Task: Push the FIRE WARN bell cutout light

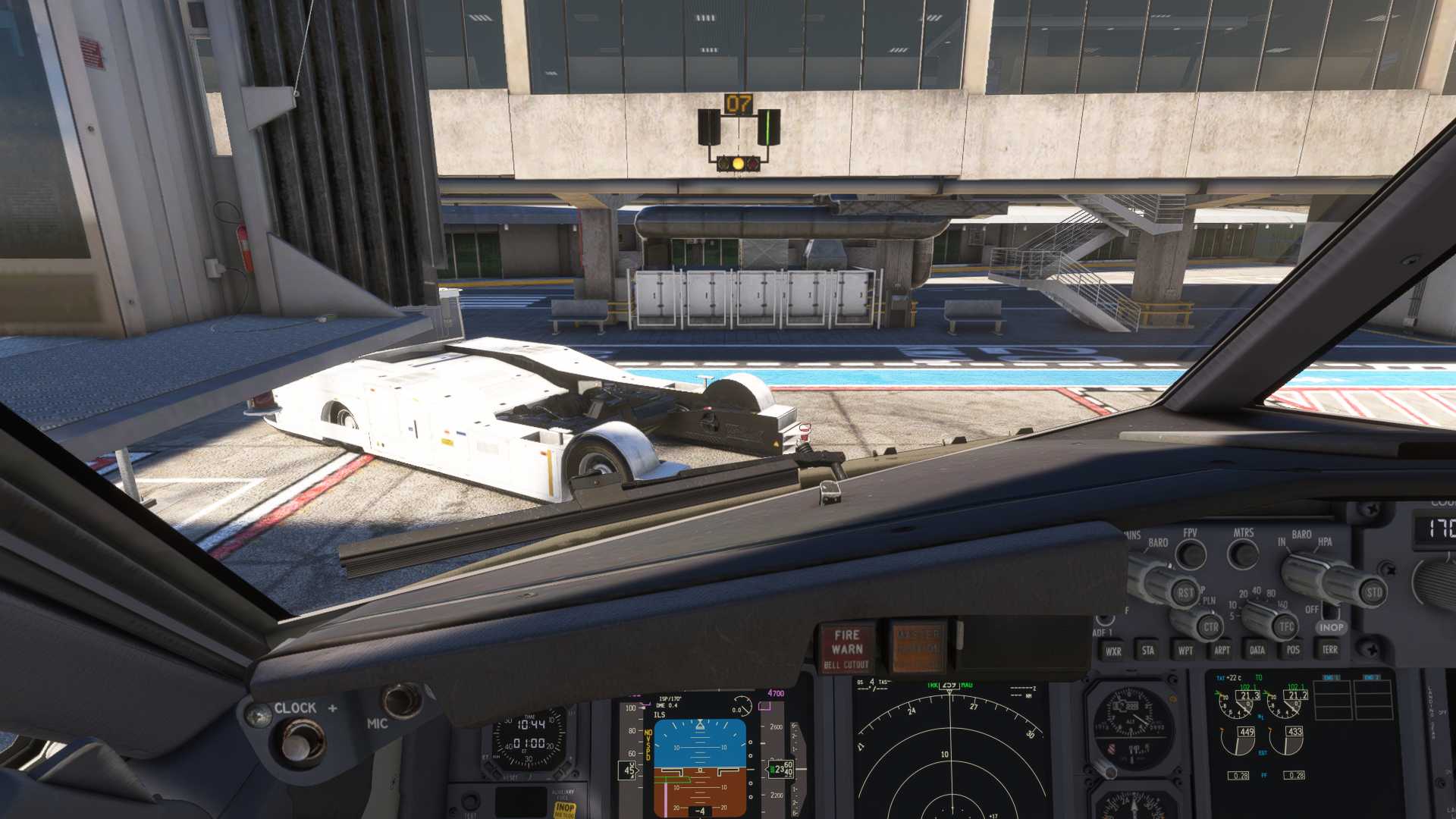Action: [846, 649]
